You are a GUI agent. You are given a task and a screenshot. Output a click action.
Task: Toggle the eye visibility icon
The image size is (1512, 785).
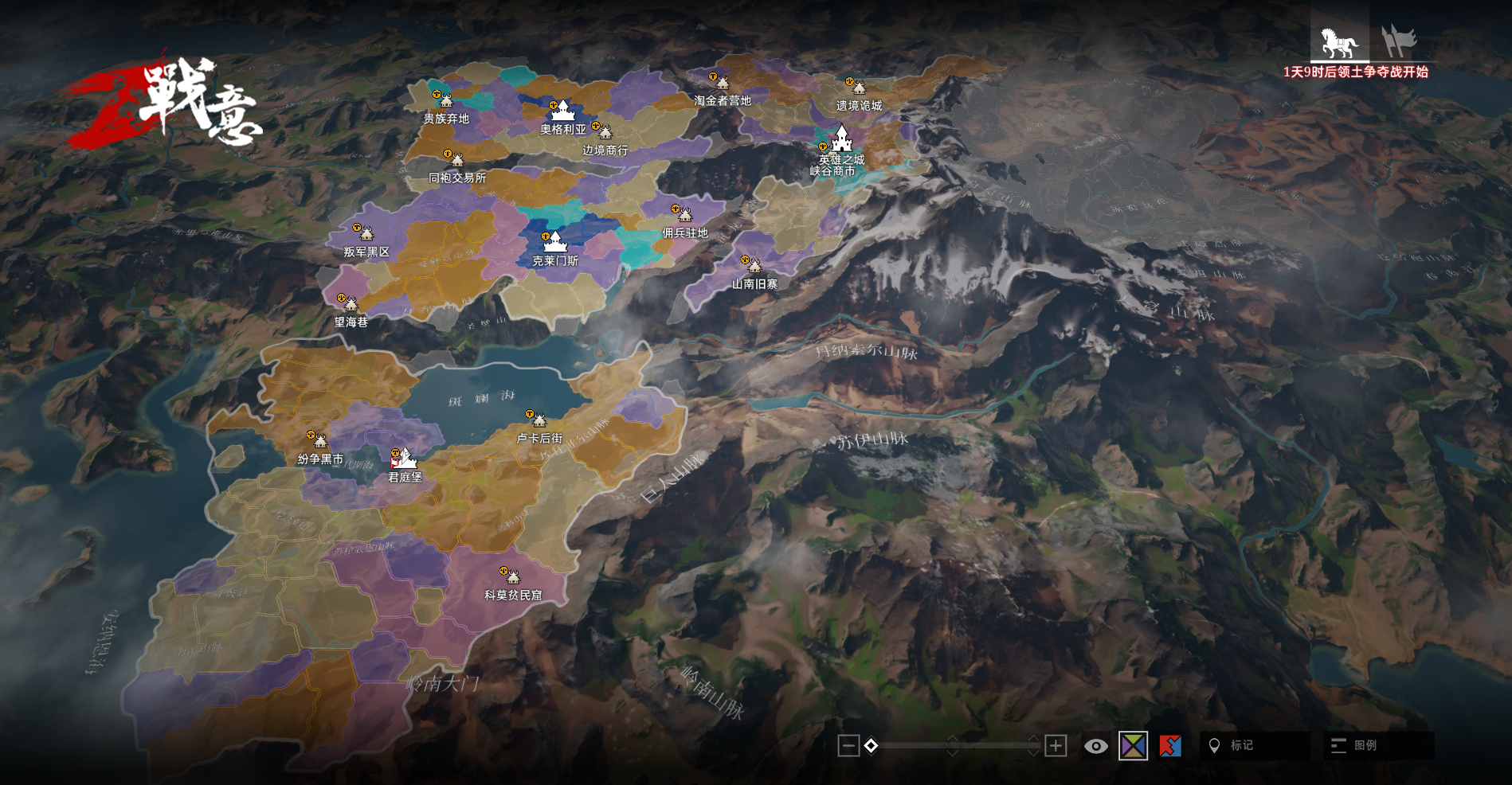pos(1095,746)
